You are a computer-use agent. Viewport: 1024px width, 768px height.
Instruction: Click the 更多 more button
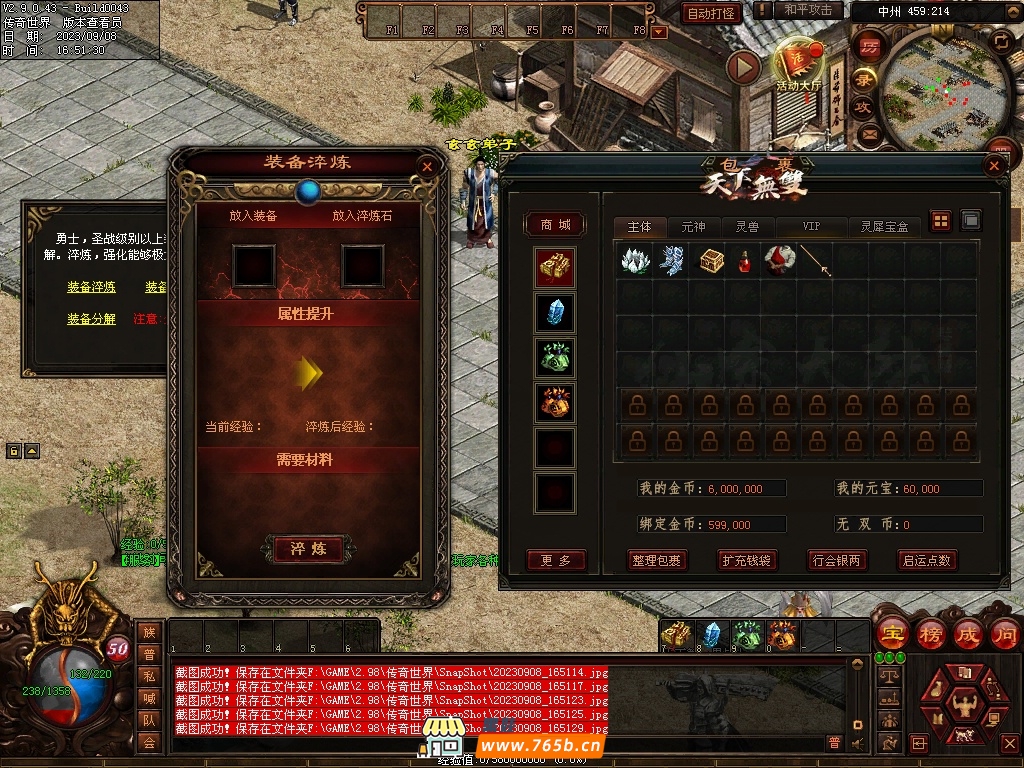pos(556,560)
